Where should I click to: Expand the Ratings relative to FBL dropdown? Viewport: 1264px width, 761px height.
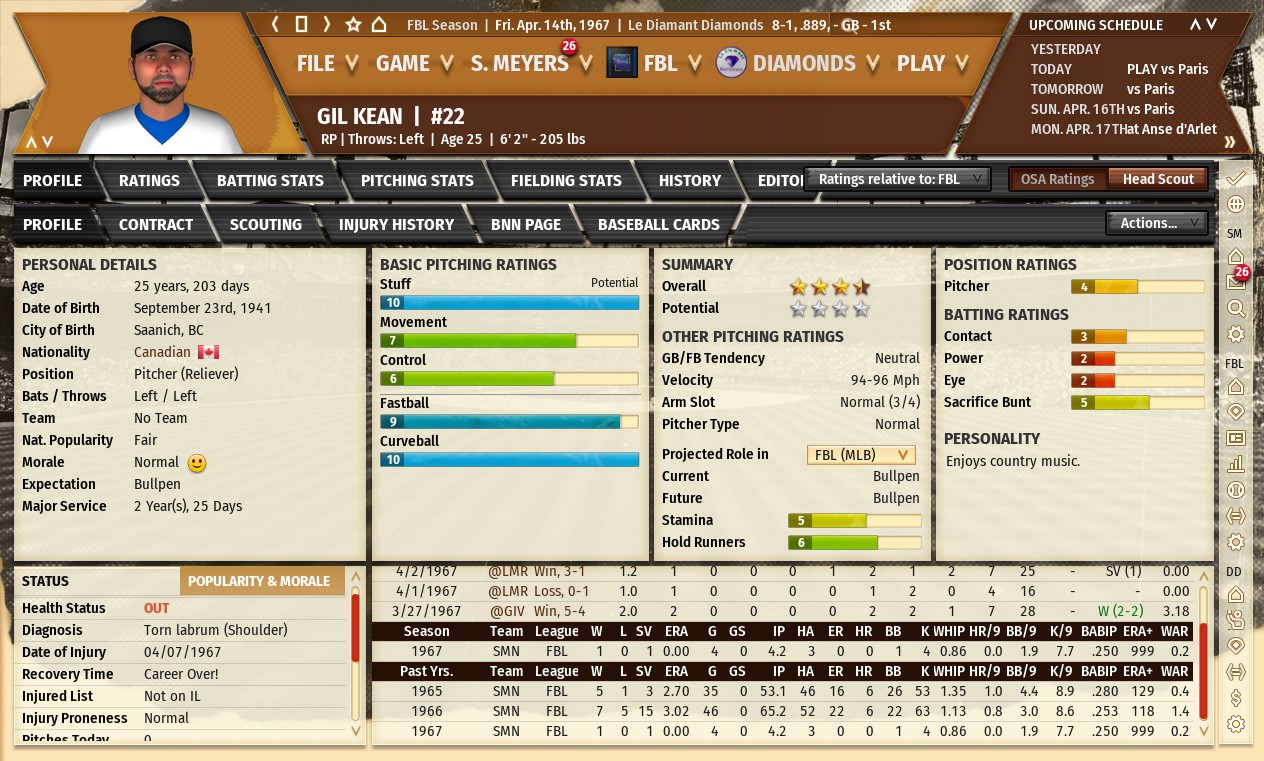point(897,179)
